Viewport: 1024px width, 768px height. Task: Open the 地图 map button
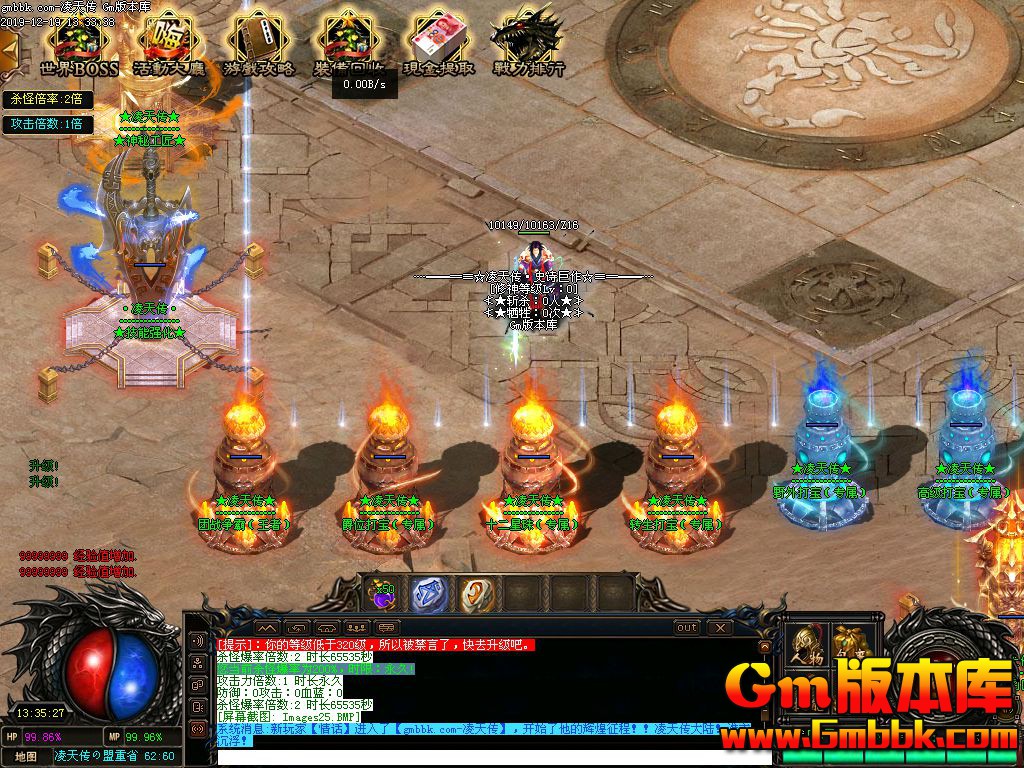click(x=26, y=756)
